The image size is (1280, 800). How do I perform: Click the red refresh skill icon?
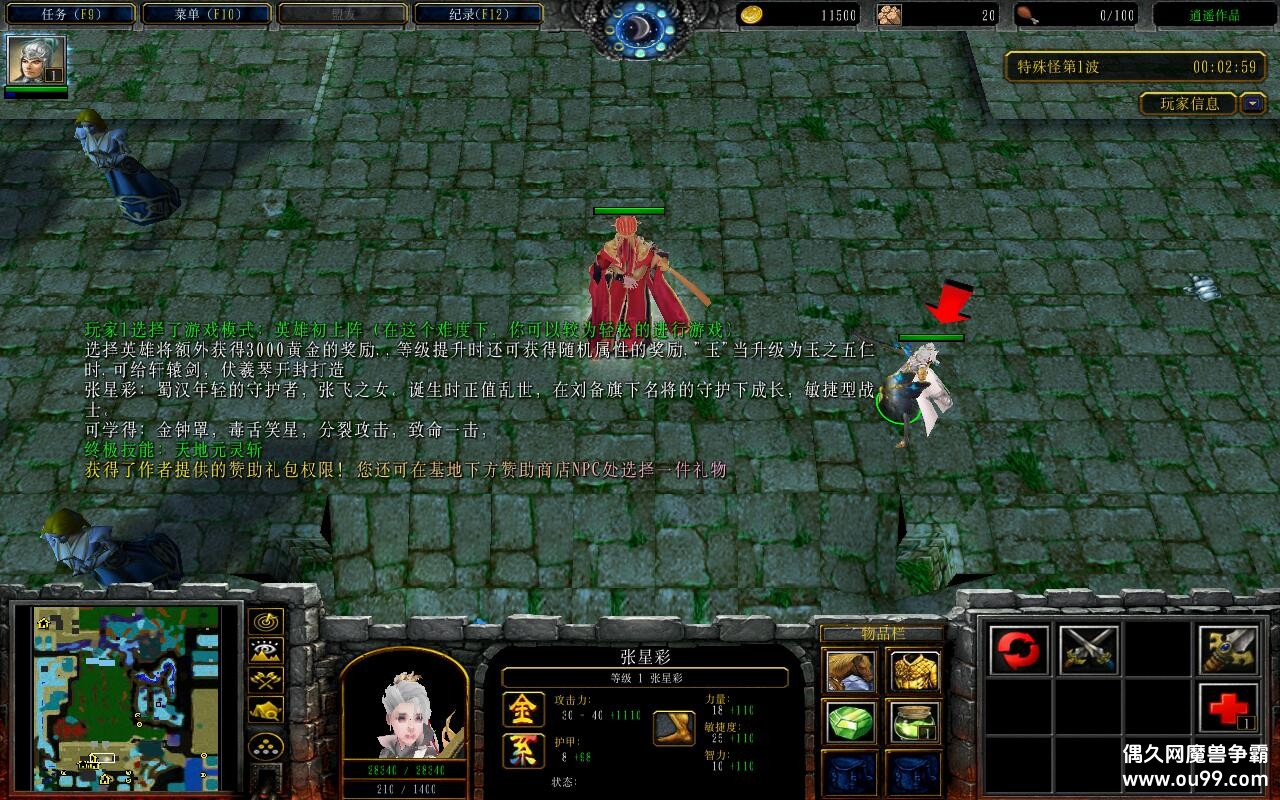(1017, 649)
